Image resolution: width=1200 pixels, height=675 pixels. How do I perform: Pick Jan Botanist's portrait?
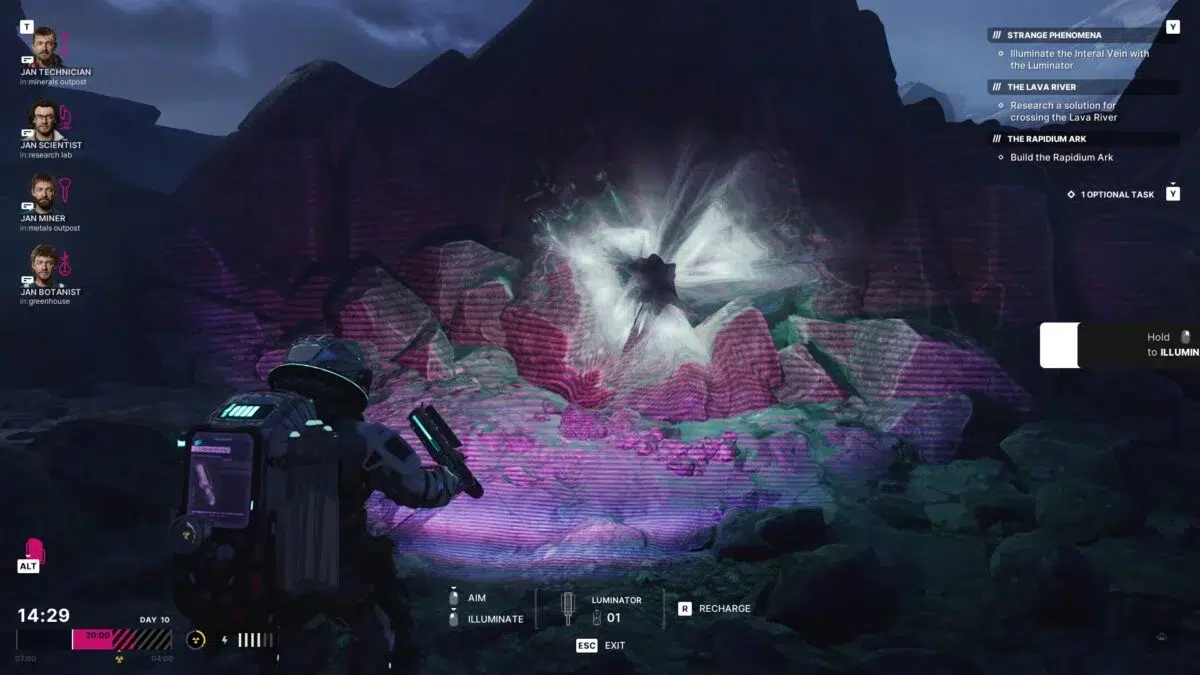42,264
